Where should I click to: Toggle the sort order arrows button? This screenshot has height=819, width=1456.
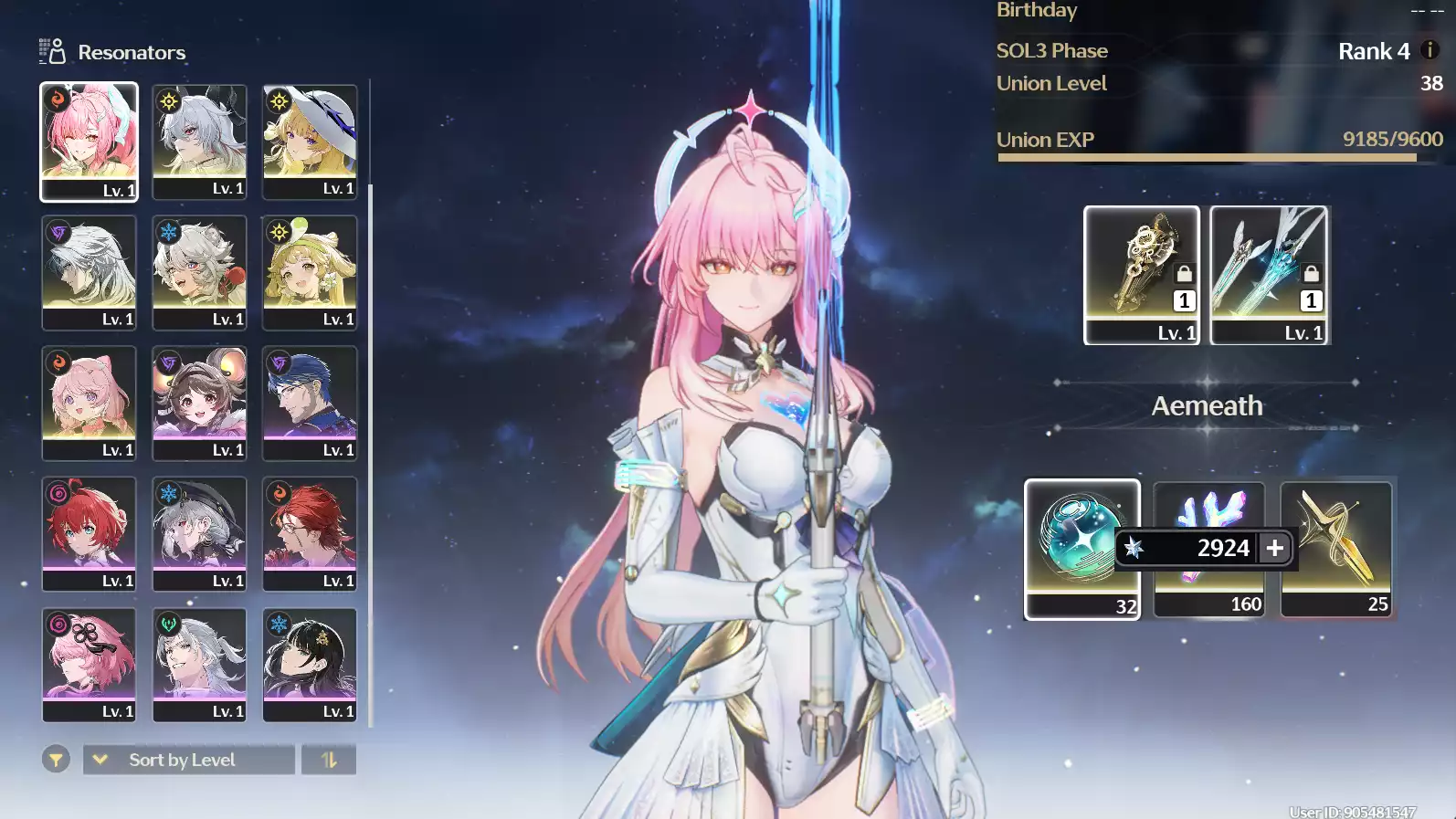click(329, 760)
